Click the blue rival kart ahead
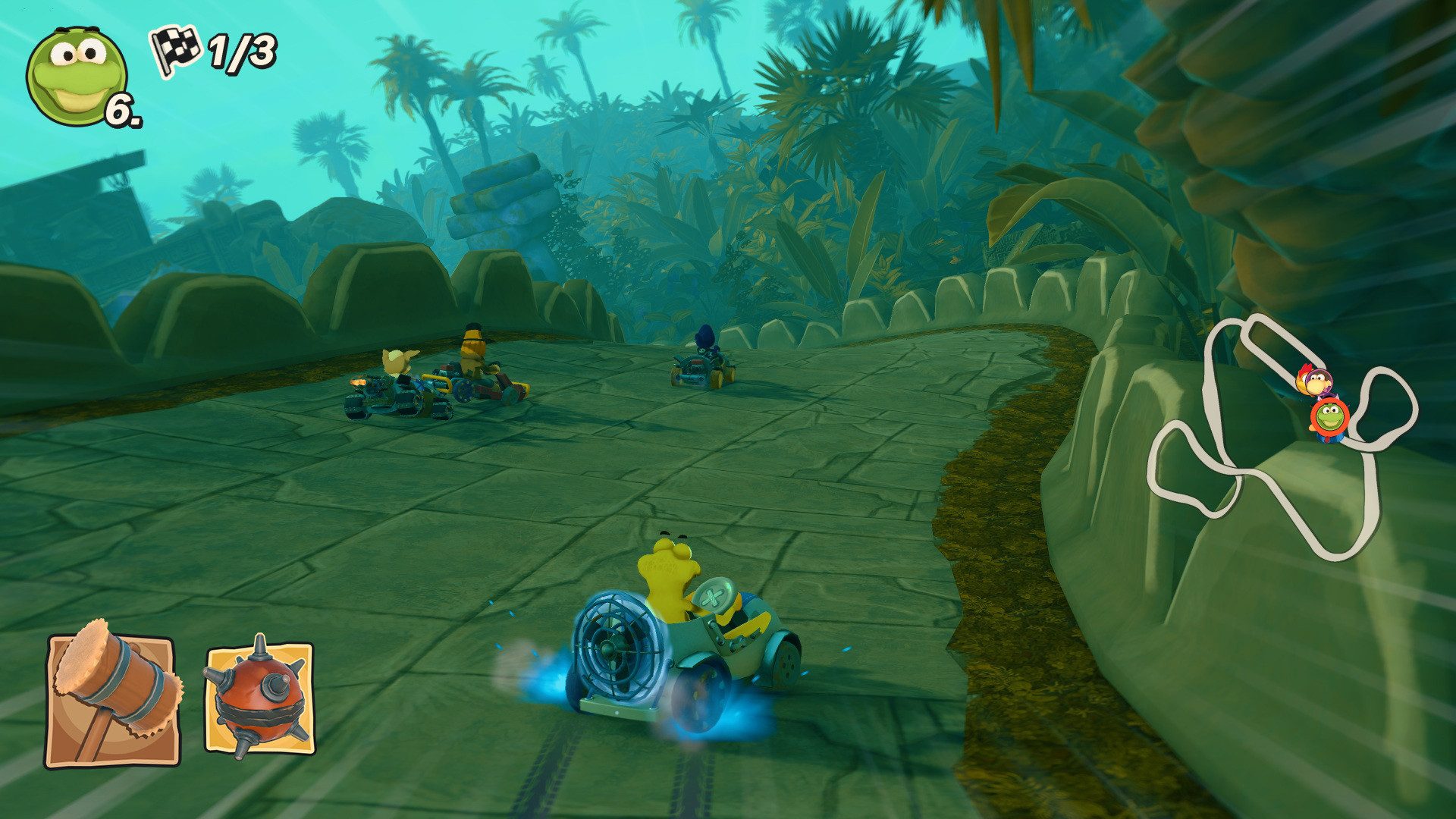This screenshot has width=1456, height=819. [x=701, y=364]
